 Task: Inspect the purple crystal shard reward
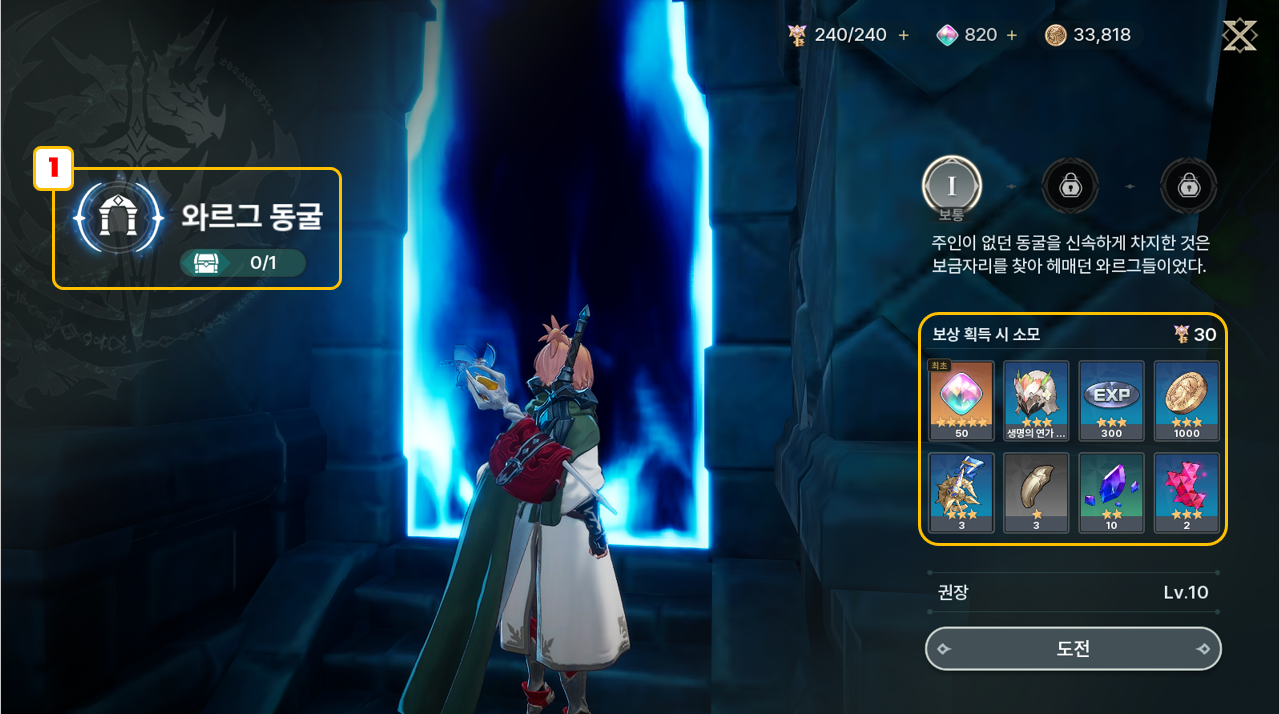[x=1111, y=493]
